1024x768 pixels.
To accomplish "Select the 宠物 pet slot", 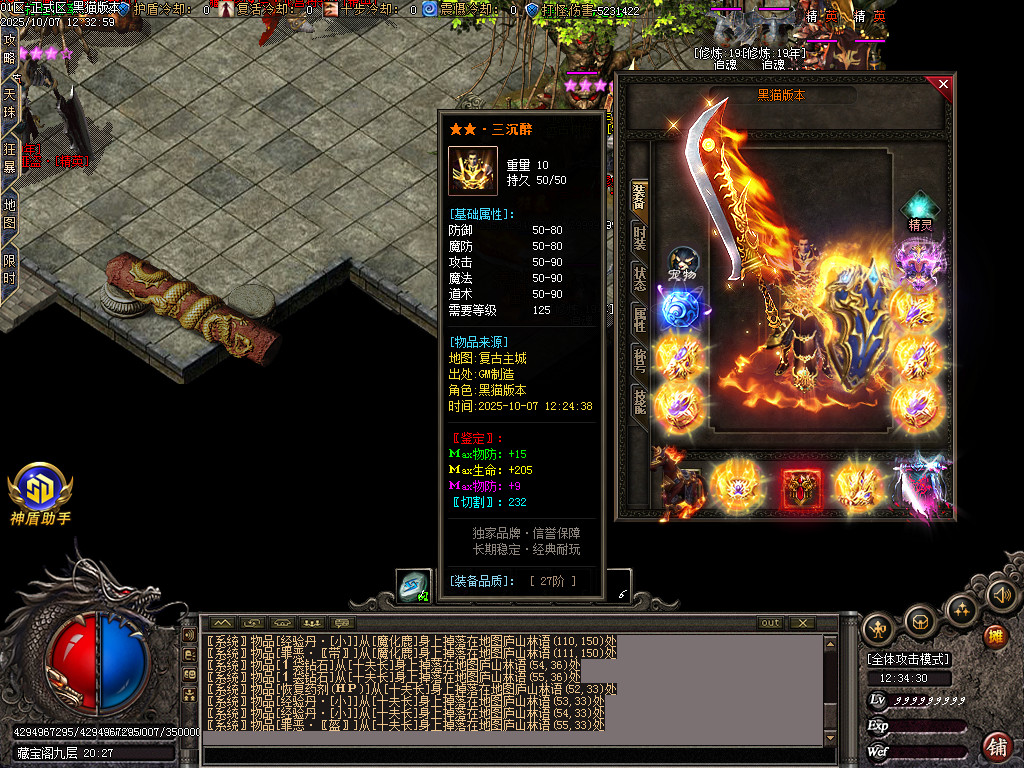I will coord(683,263).
